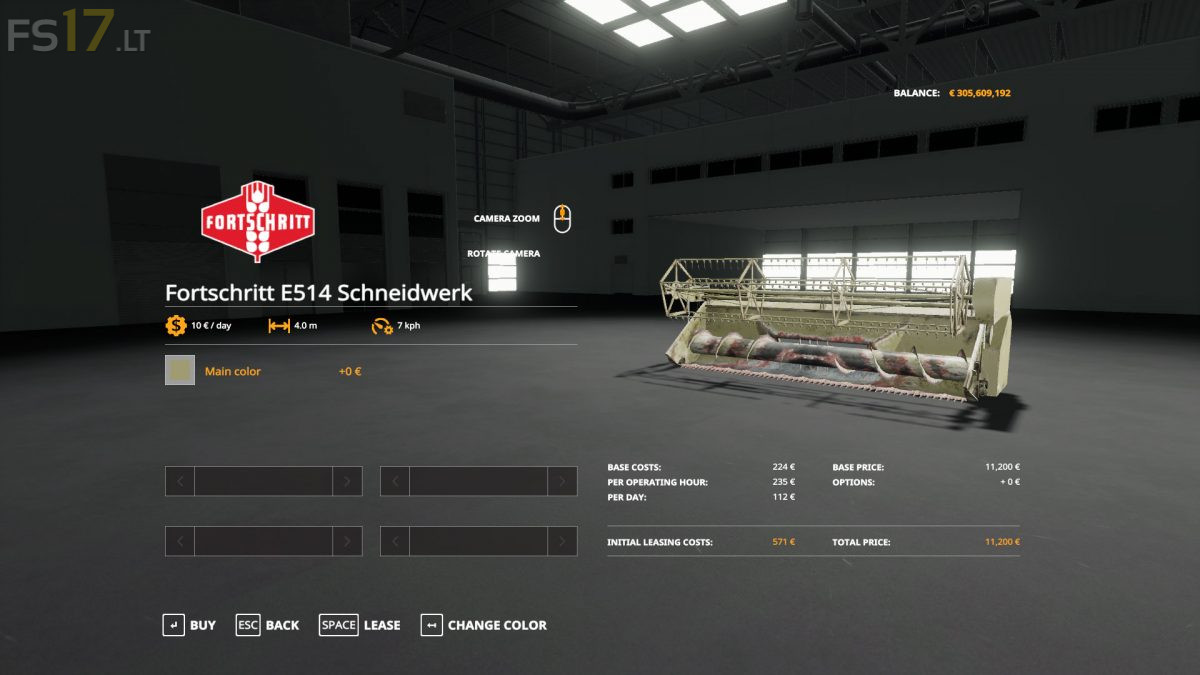Select the Main color swatch

(x=180, y=371)
